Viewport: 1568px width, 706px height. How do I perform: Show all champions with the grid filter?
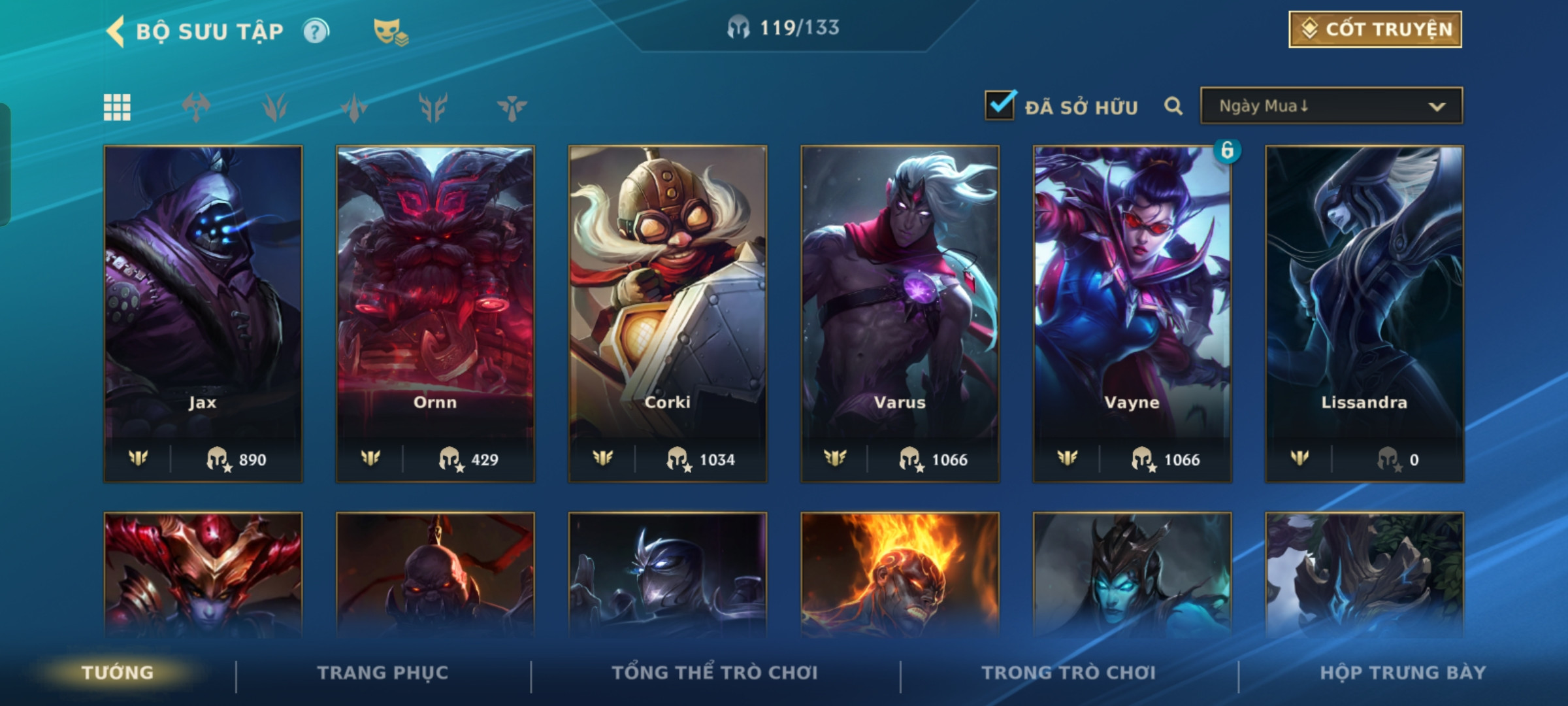pyautogui.click(x=117, y=107)
